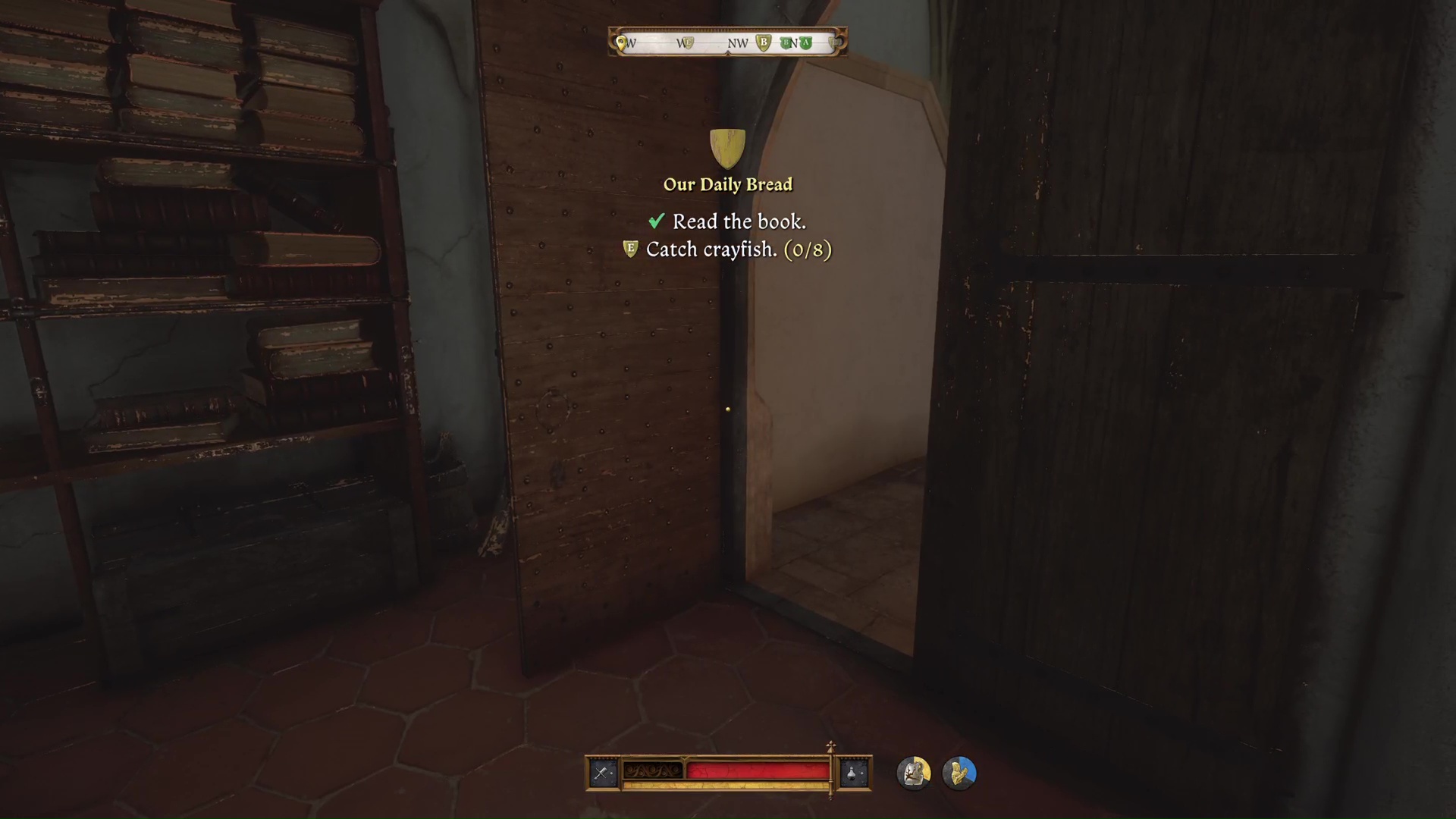Click the E objective badge near Catch crayfish
Image resolution: width=1456 pixels, height=819 pixels.
(629, 249)
